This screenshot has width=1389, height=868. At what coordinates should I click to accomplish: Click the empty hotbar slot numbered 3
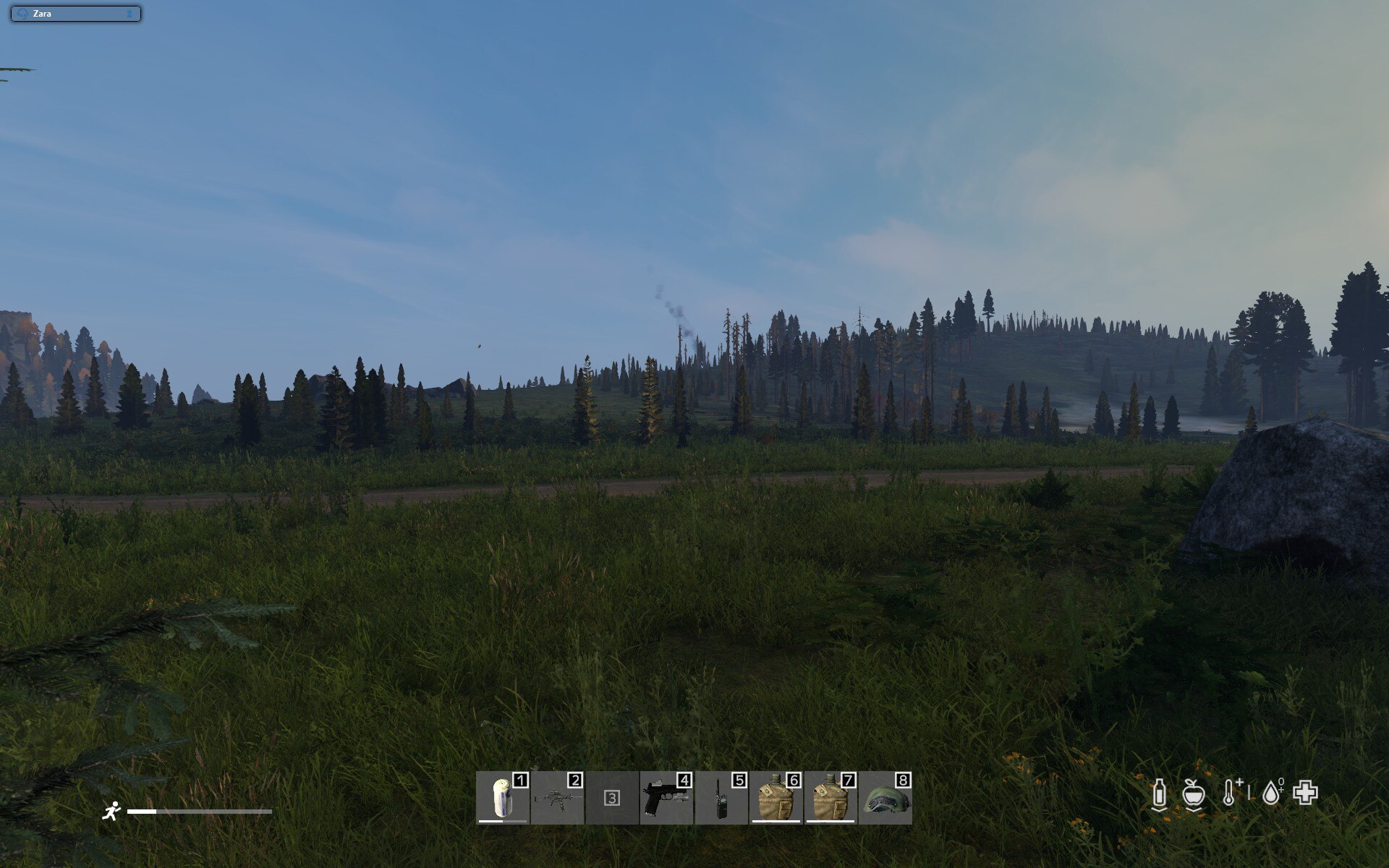(612, 798)
